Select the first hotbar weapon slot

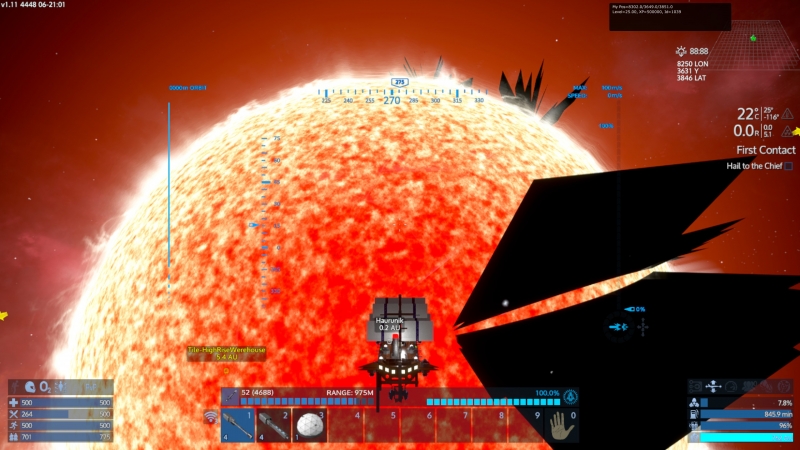pyautogui.click(x=239, y=424)
